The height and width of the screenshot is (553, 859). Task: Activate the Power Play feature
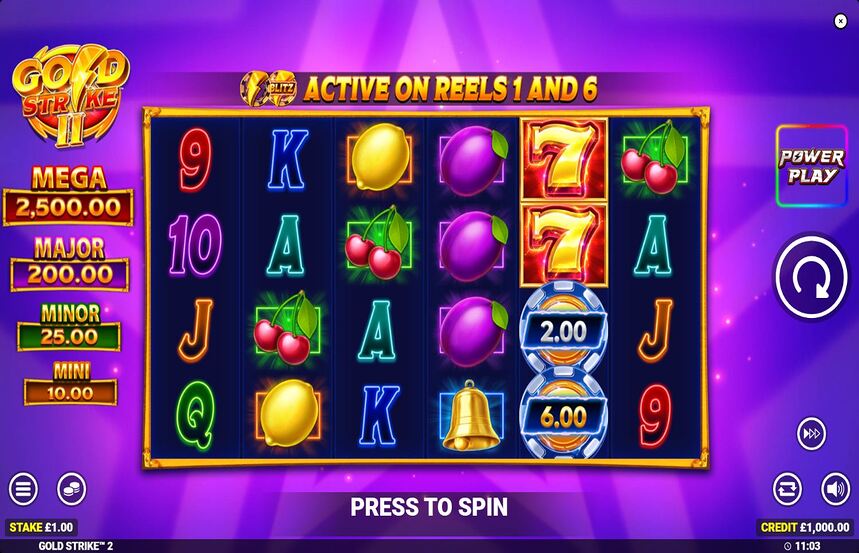pos(811,167)
